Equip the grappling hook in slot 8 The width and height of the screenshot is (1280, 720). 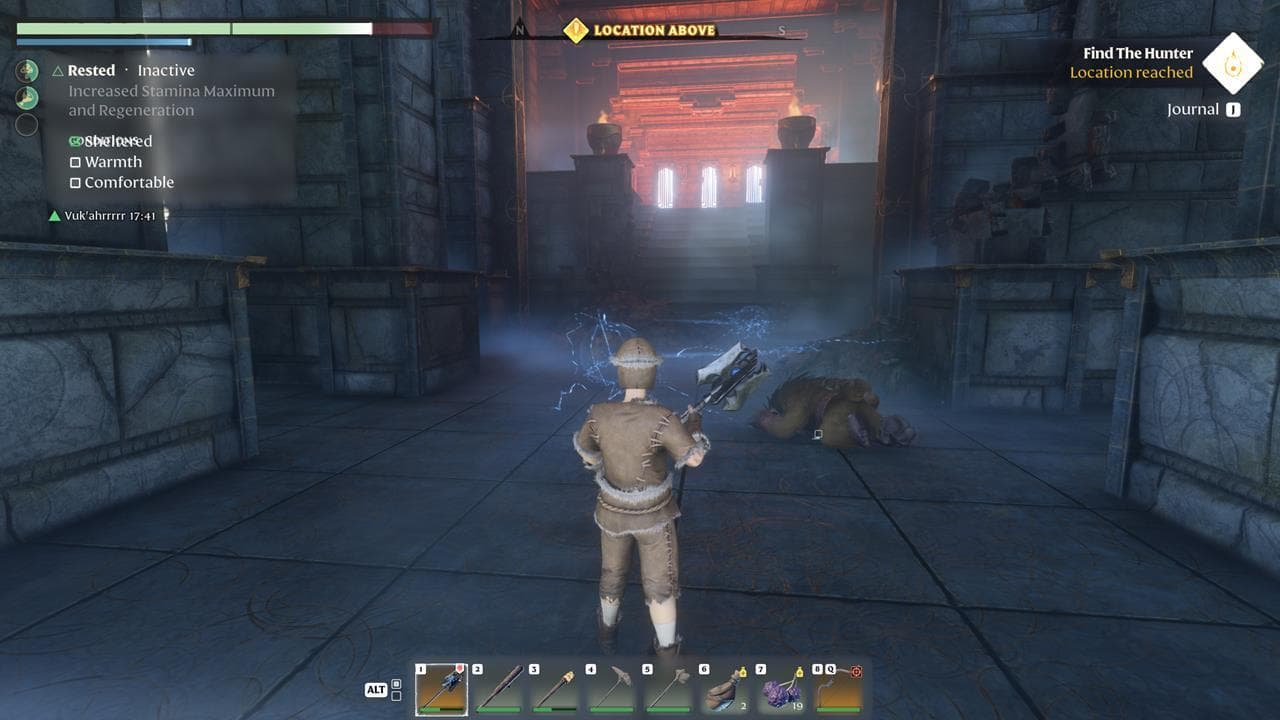pos(837,688)
